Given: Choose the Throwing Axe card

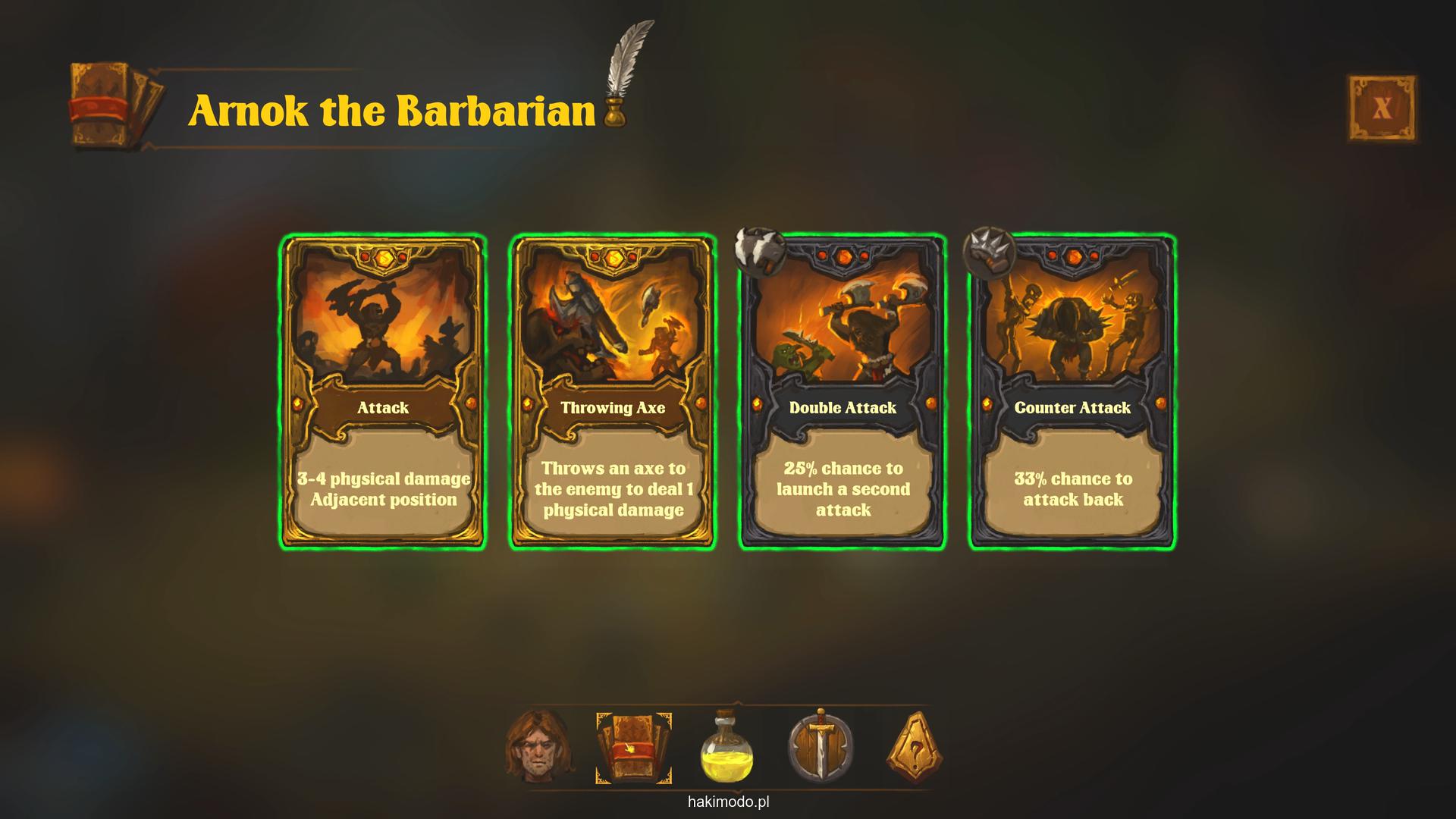Looking at the screenshot, I should (x=613, y=391).
